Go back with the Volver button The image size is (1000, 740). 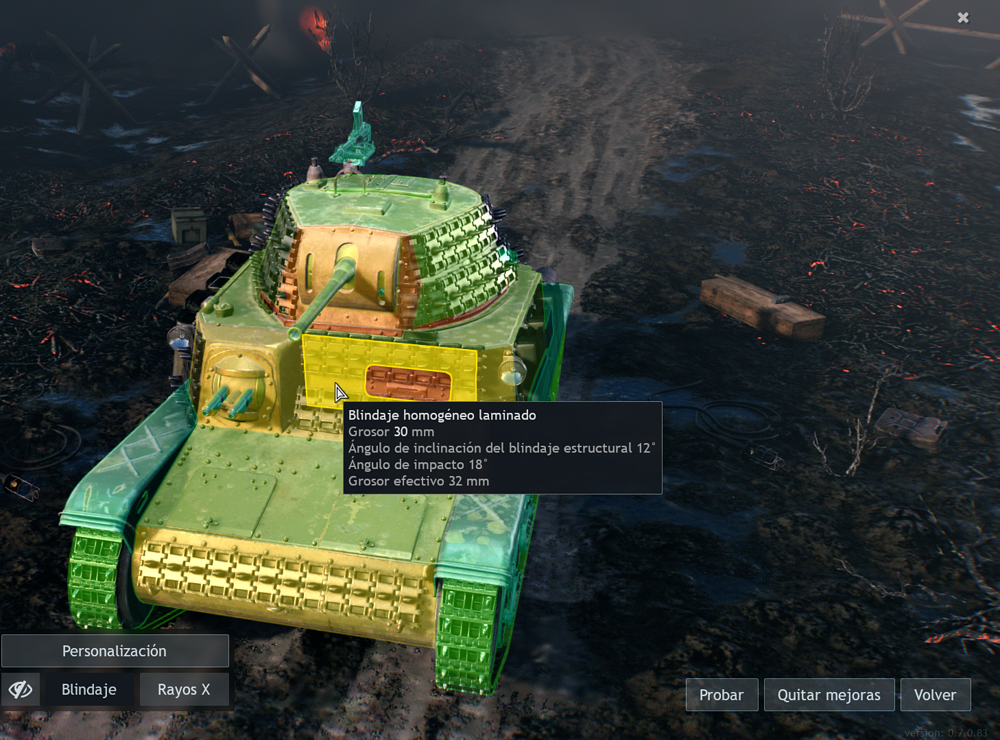point(935,695)
